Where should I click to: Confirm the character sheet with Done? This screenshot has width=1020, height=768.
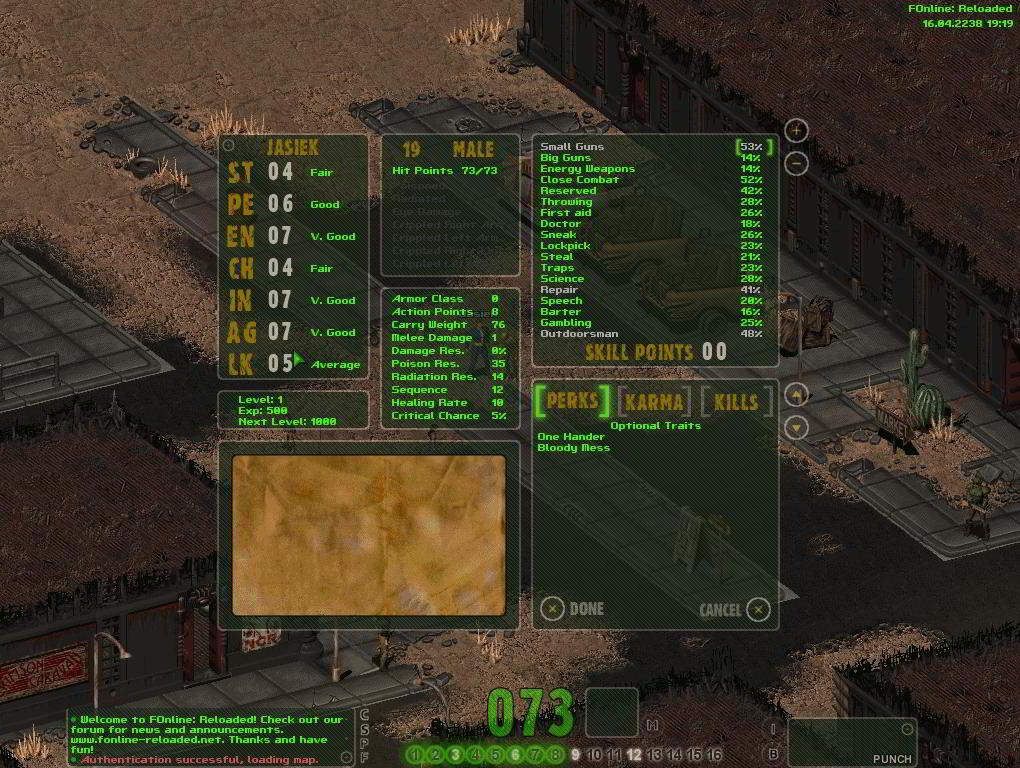553,608
